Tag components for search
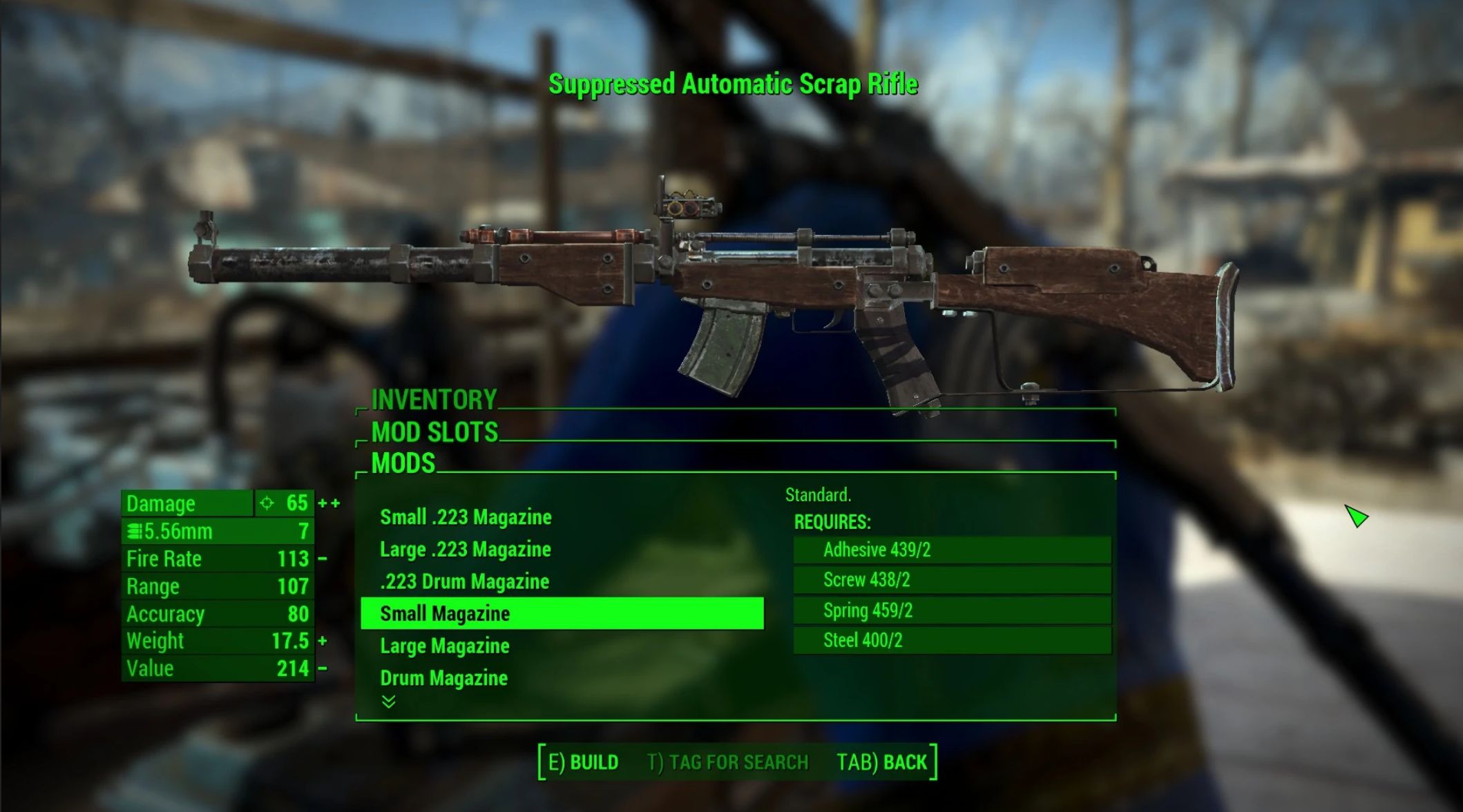This screenshot has width=1463, height=812. (727, 762)
